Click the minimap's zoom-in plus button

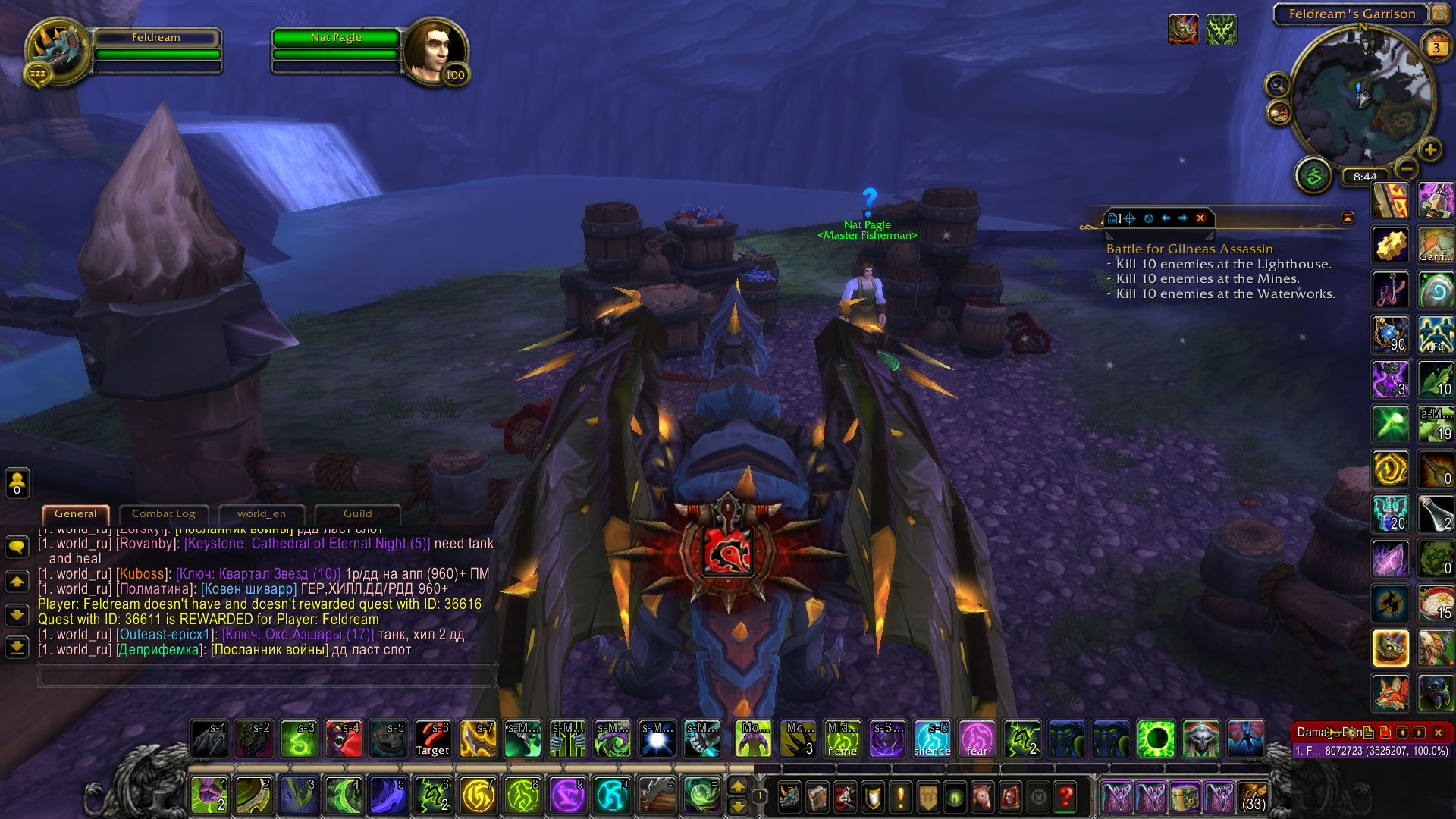click(x=1430, y=149)
